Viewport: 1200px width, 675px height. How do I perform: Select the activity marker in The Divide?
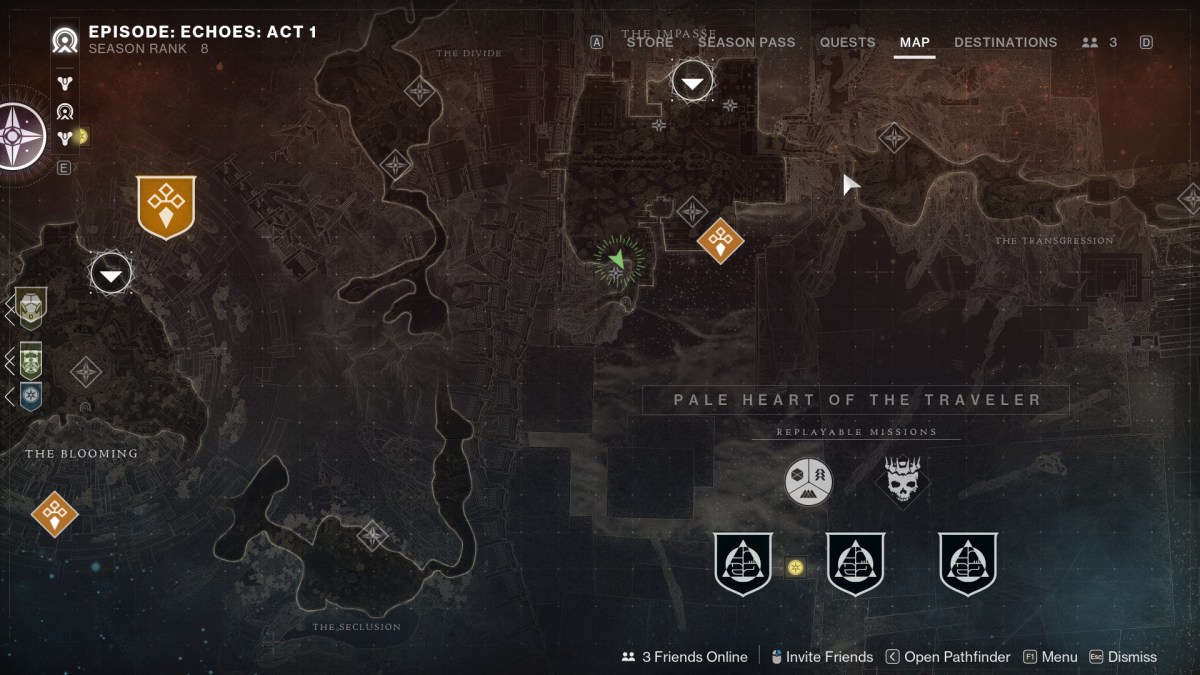tap(419, 92)
